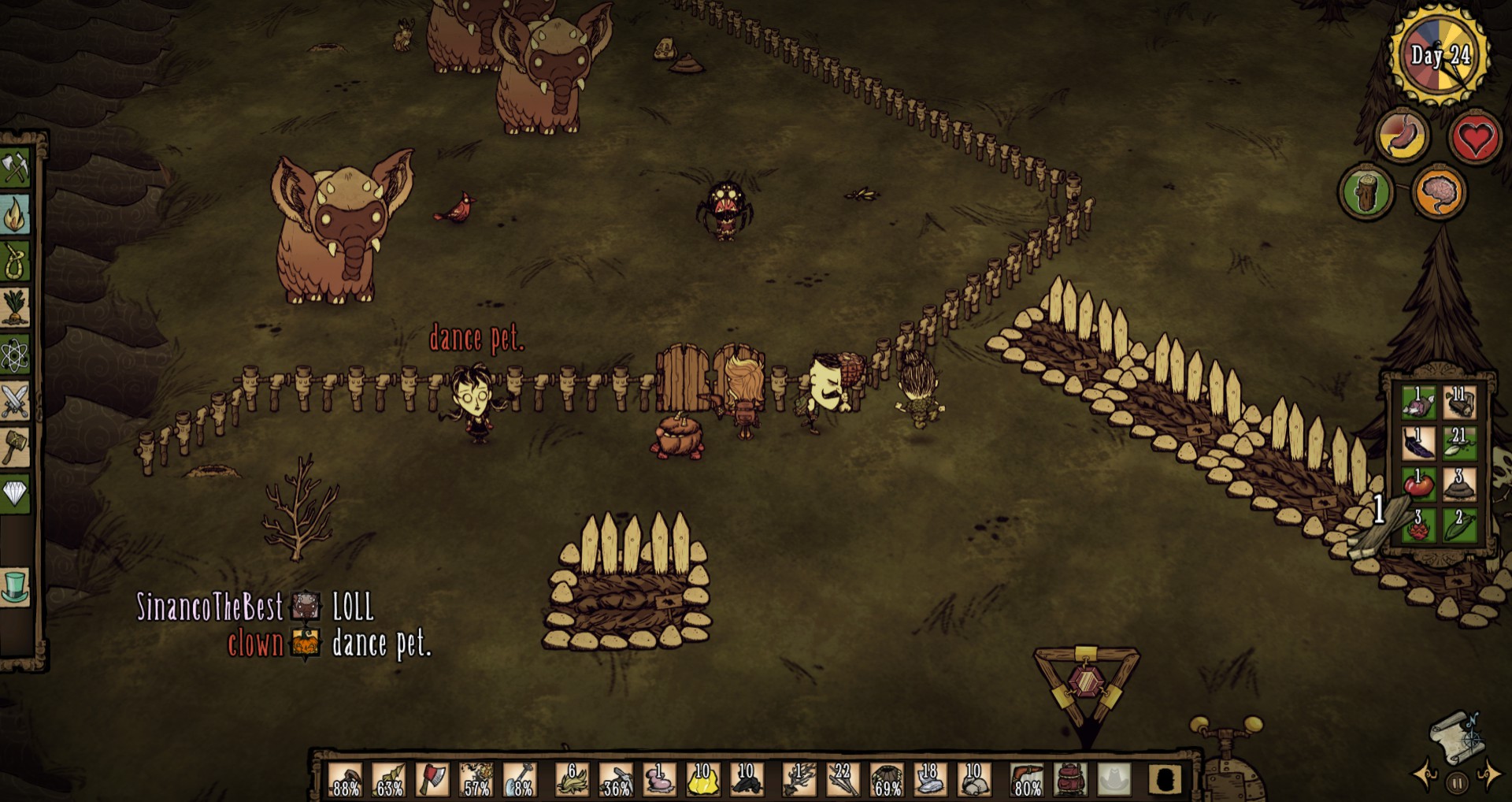This screenshot has height=802, width=1512.
Task: Select the equipped boomerang hand slot
Action: (x=1027, y=779)
